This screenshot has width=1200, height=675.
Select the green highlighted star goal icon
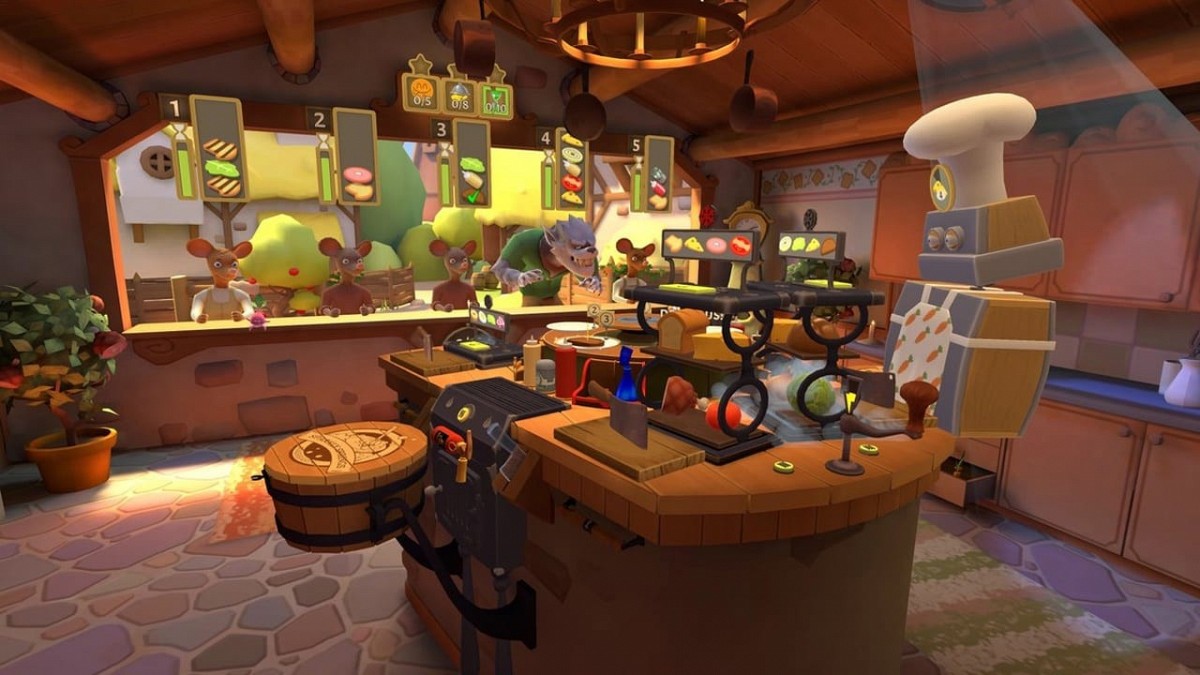(495, 99)
